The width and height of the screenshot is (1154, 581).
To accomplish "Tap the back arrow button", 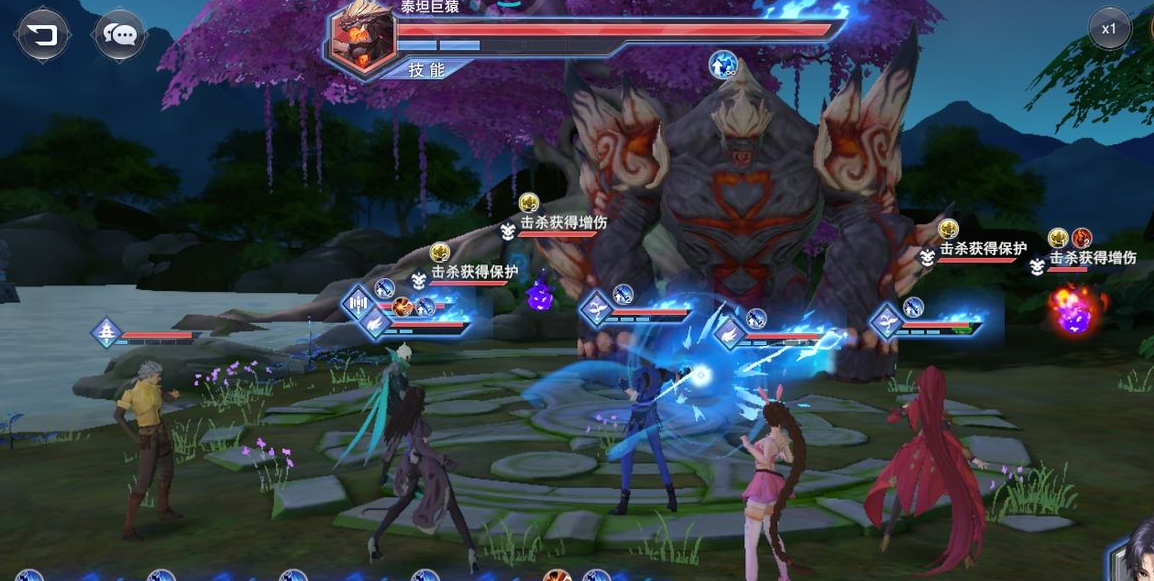I will click(x=42, y=35).
